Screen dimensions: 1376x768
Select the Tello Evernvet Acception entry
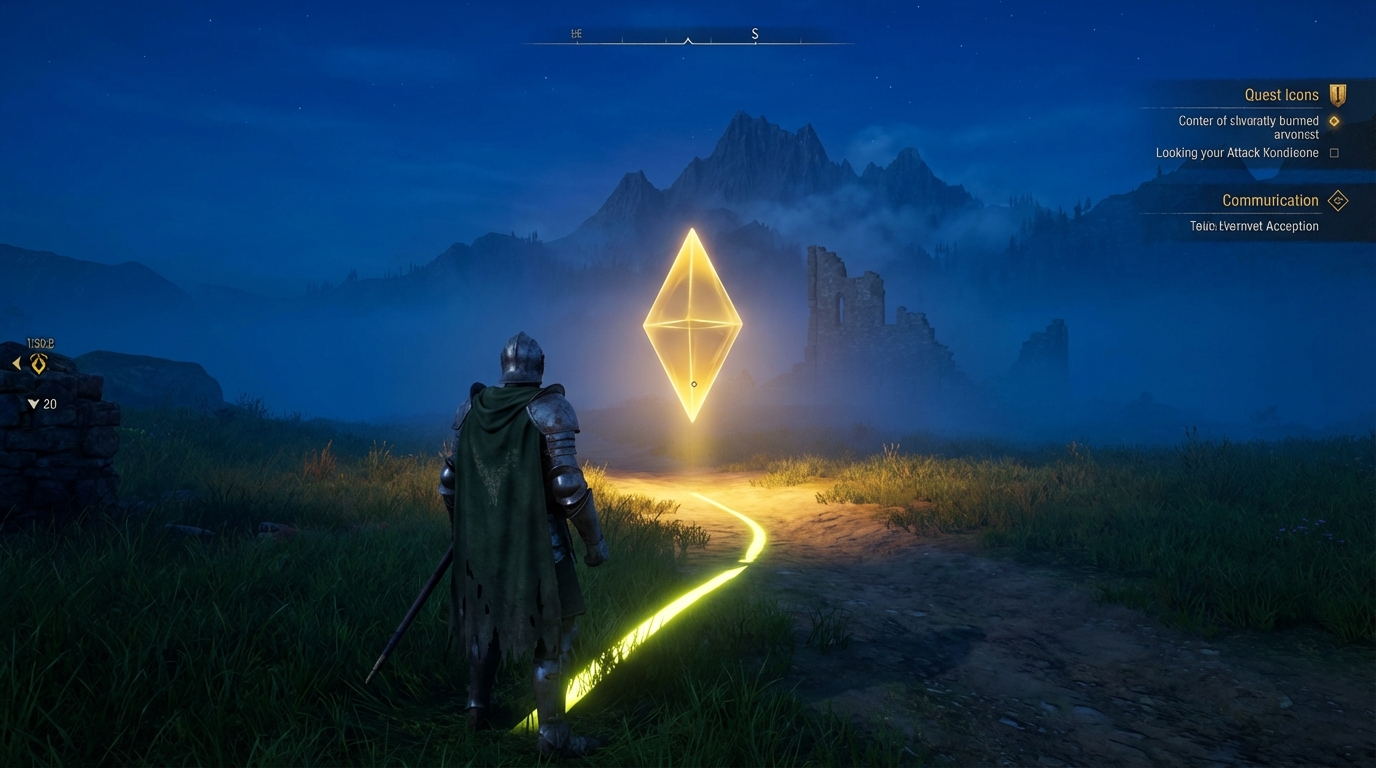(x=1254, y=225)
